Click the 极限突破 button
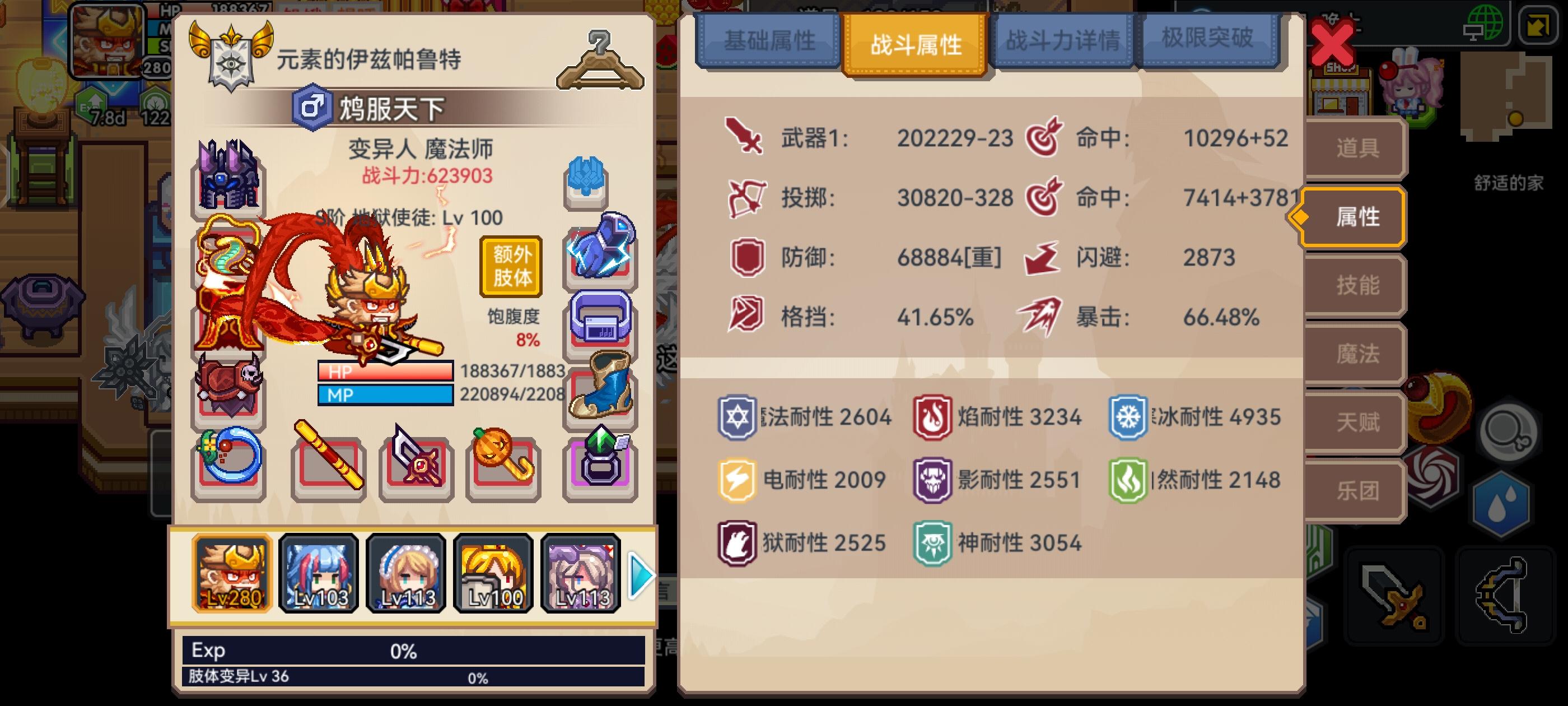Screen dimensions: 1568x706 (1210, 38)
